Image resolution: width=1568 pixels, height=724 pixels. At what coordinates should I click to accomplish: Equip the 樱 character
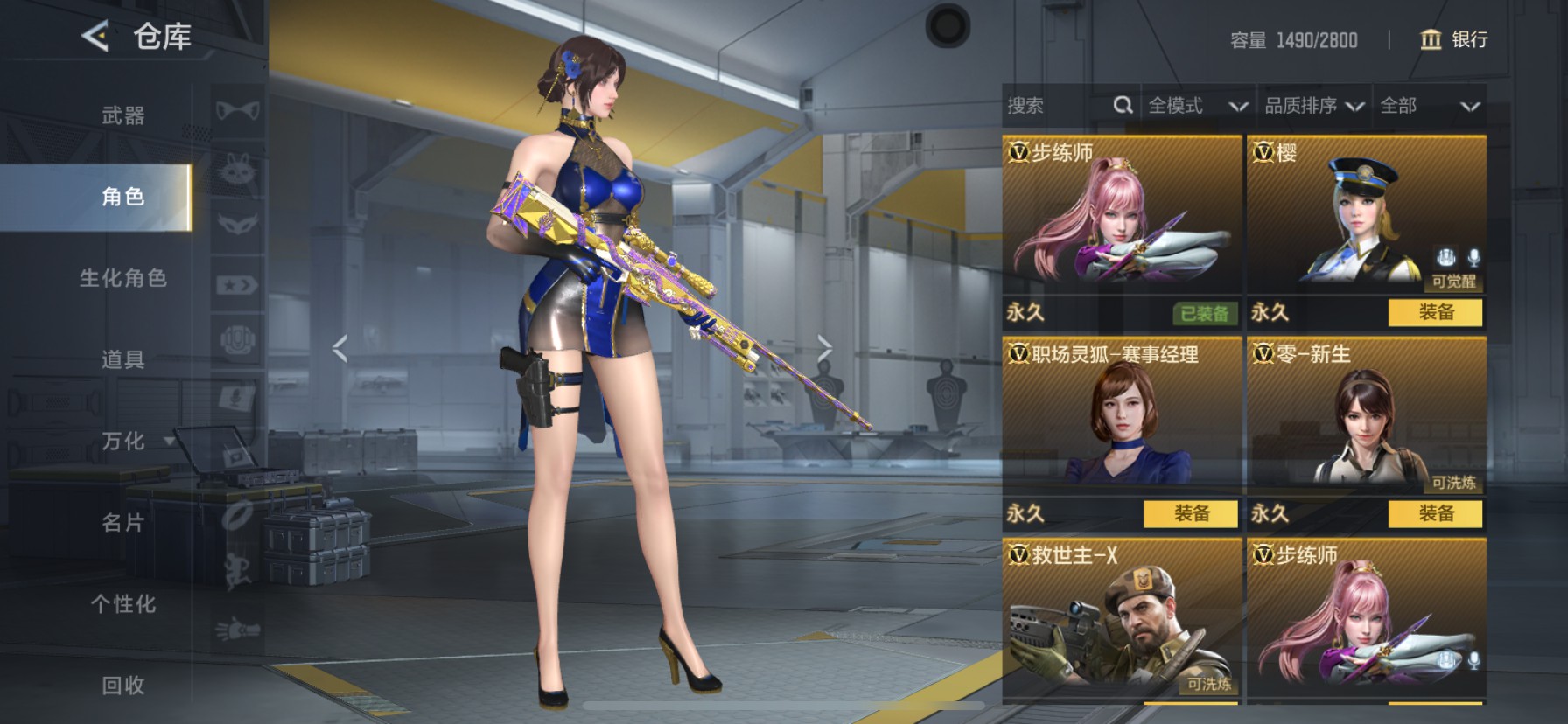pyautogui.click(x=1435, y=312)
